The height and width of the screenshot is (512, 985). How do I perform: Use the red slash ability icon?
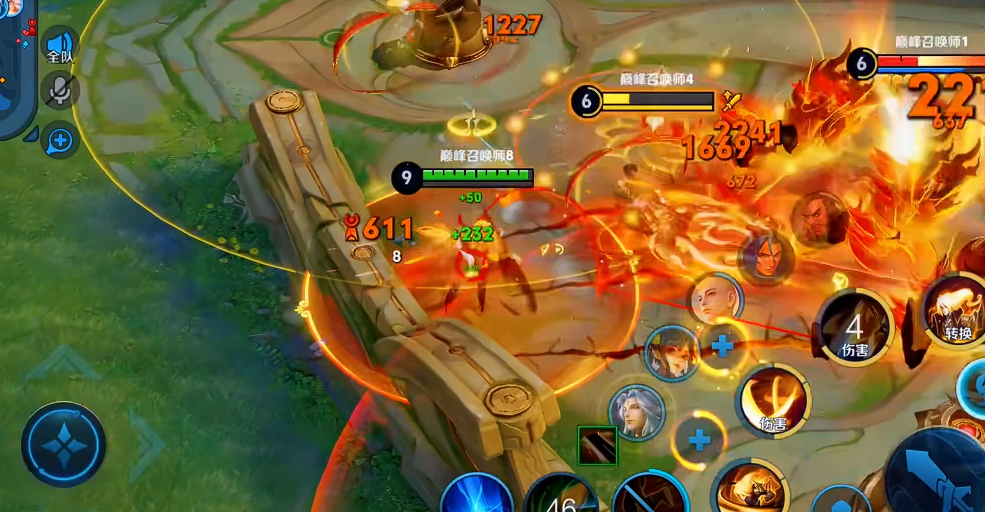tap(650, 496)
